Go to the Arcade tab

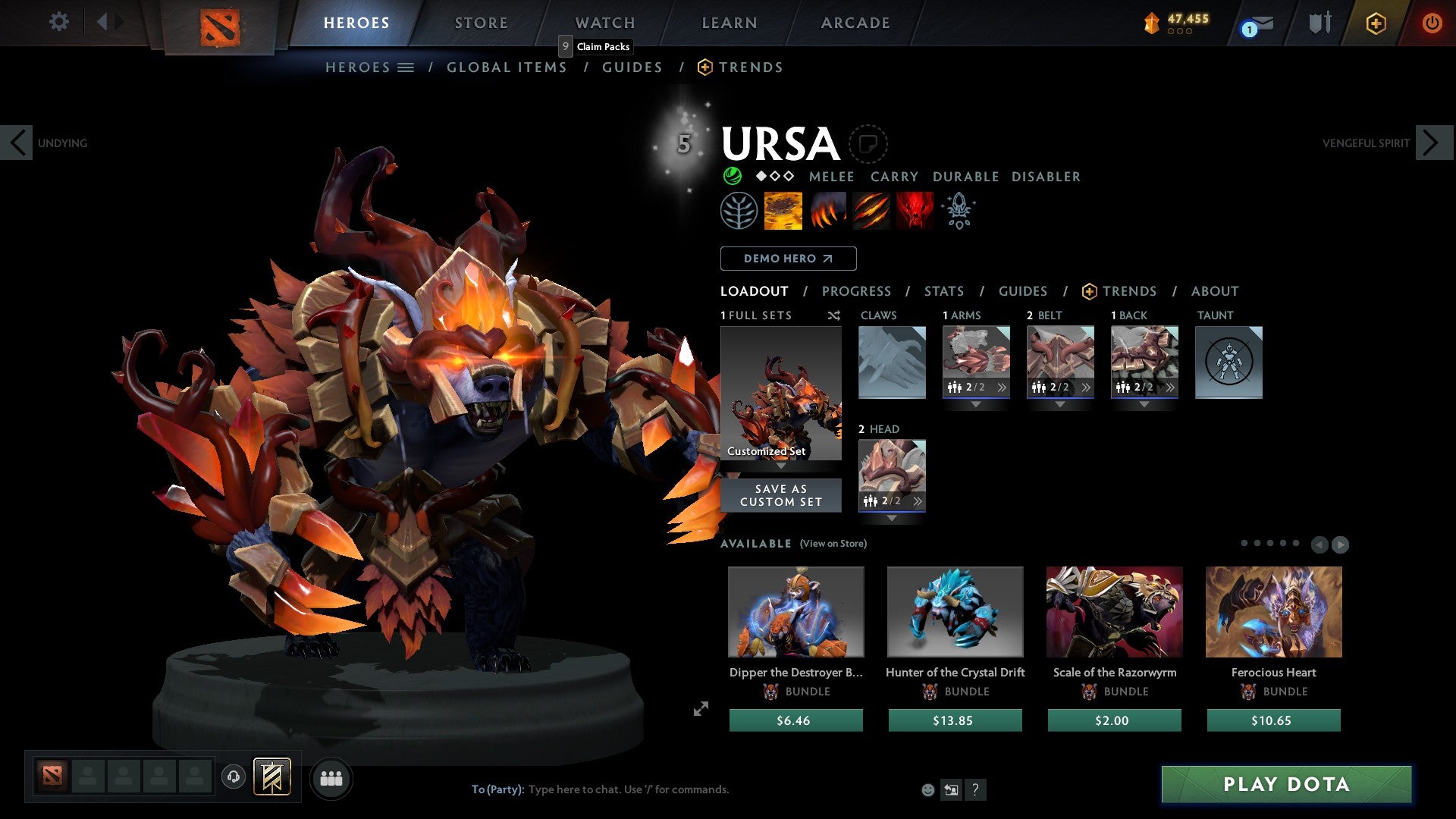point(855,23)
